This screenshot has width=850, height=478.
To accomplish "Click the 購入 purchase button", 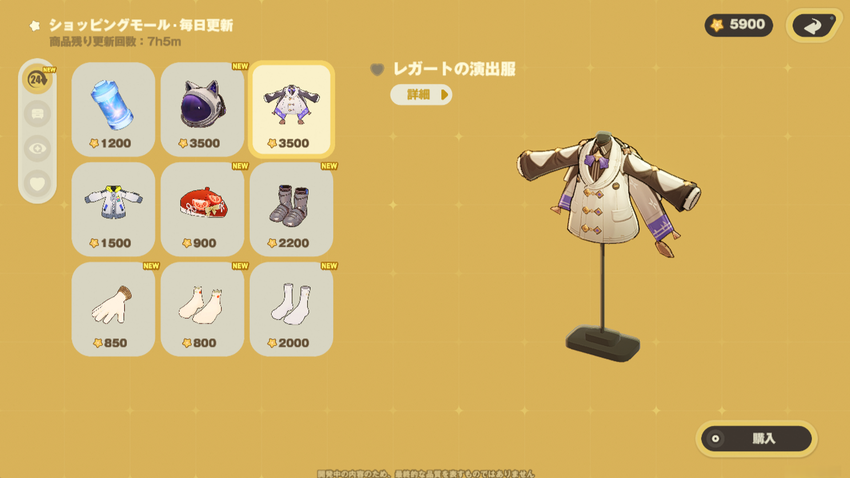I will click(x=756, y=438).
